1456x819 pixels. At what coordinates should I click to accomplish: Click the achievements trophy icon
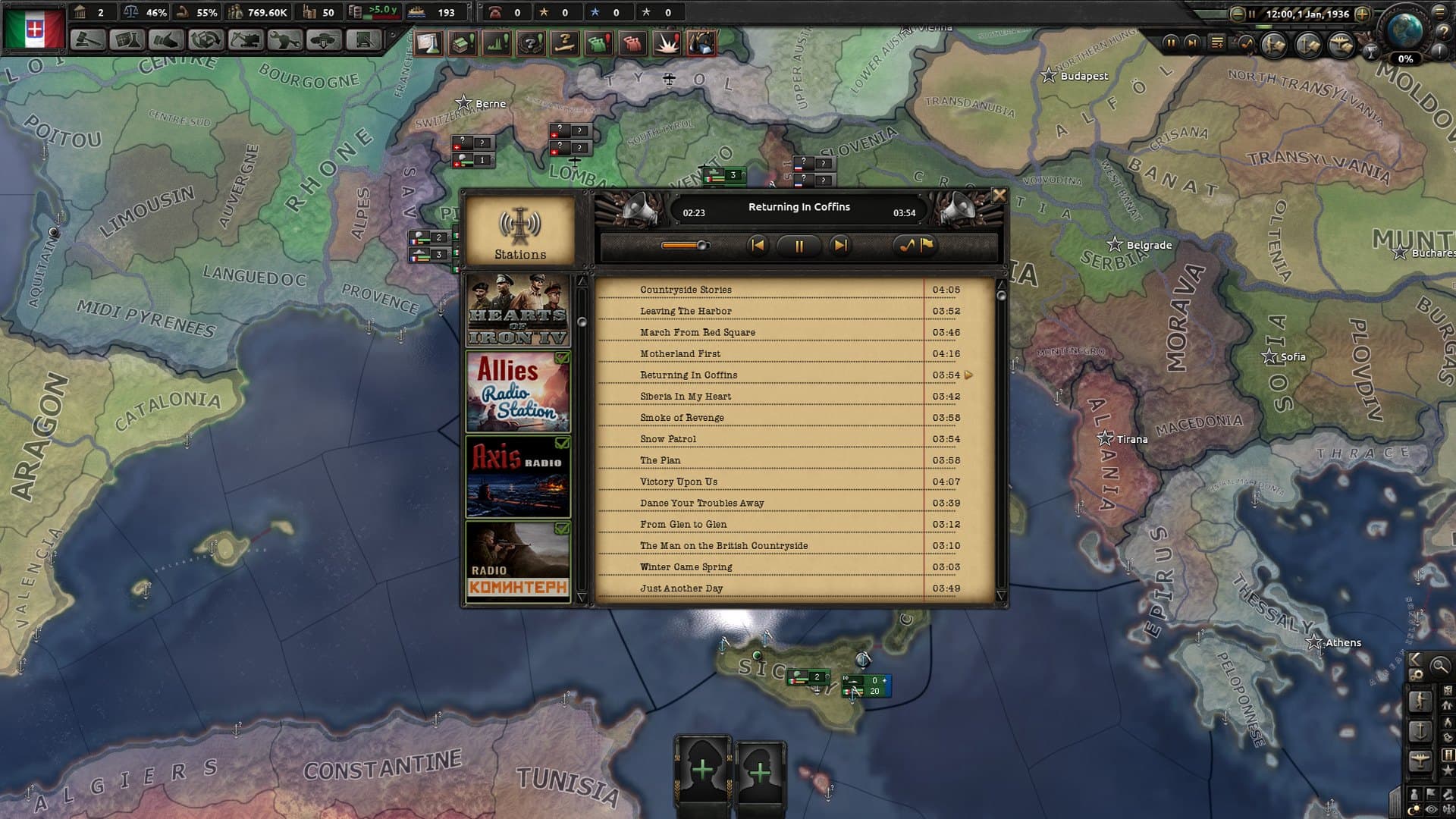point(1370,52)
